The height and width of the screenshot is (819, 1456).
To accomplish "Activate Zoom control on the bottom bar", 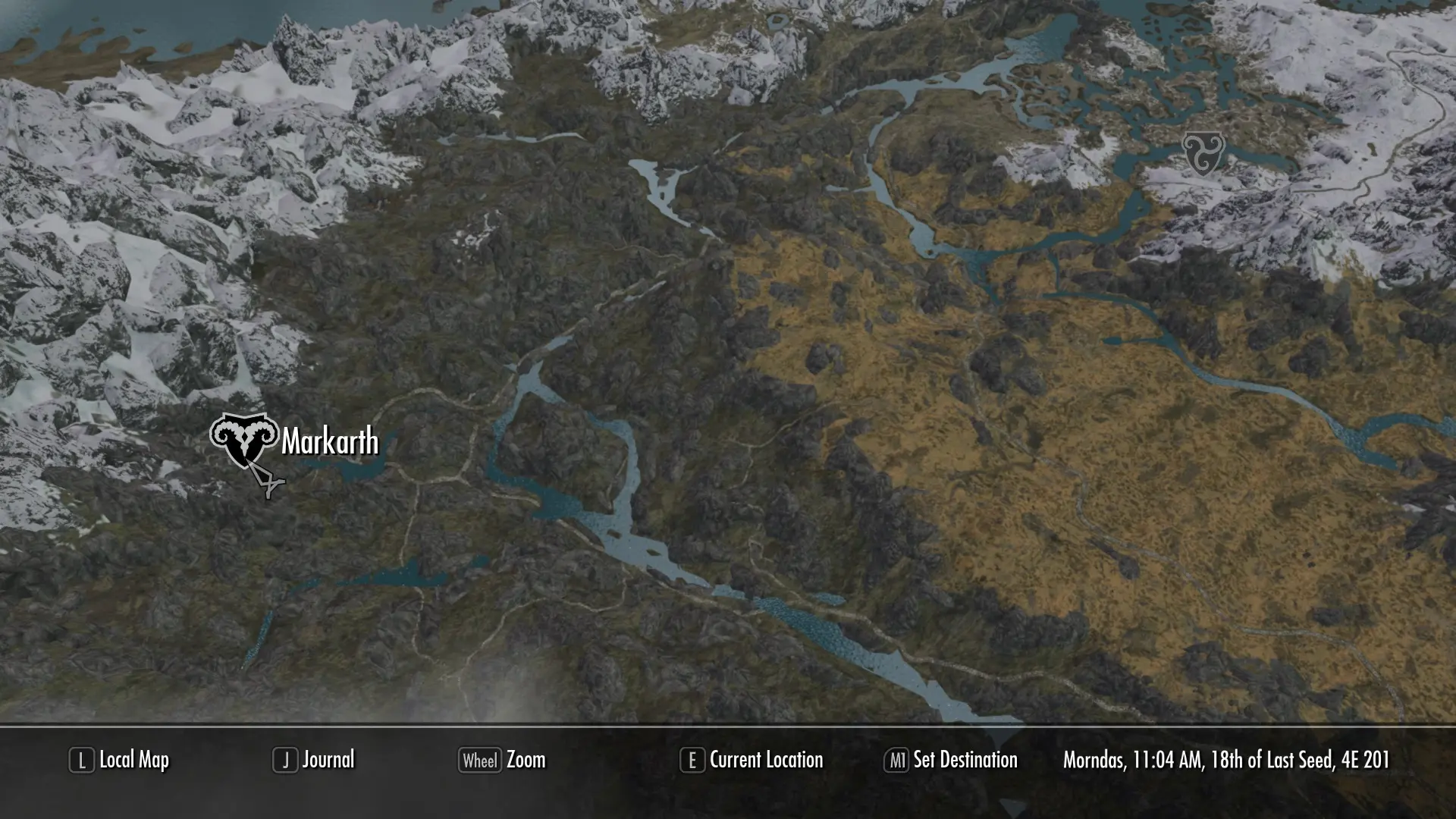I will coord(526,760).
